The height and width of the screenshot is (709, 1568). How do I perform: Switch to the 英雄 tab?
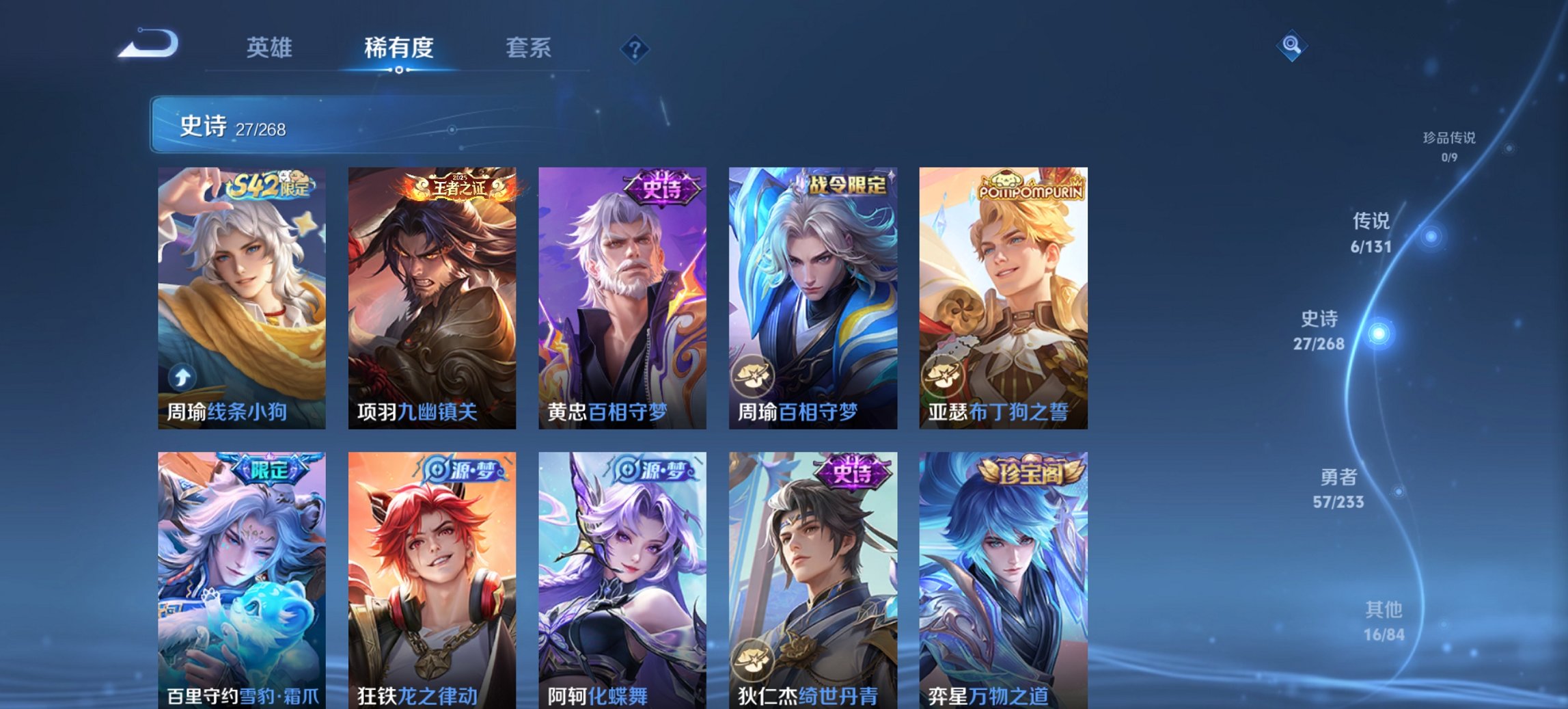[x=271, y=48]
